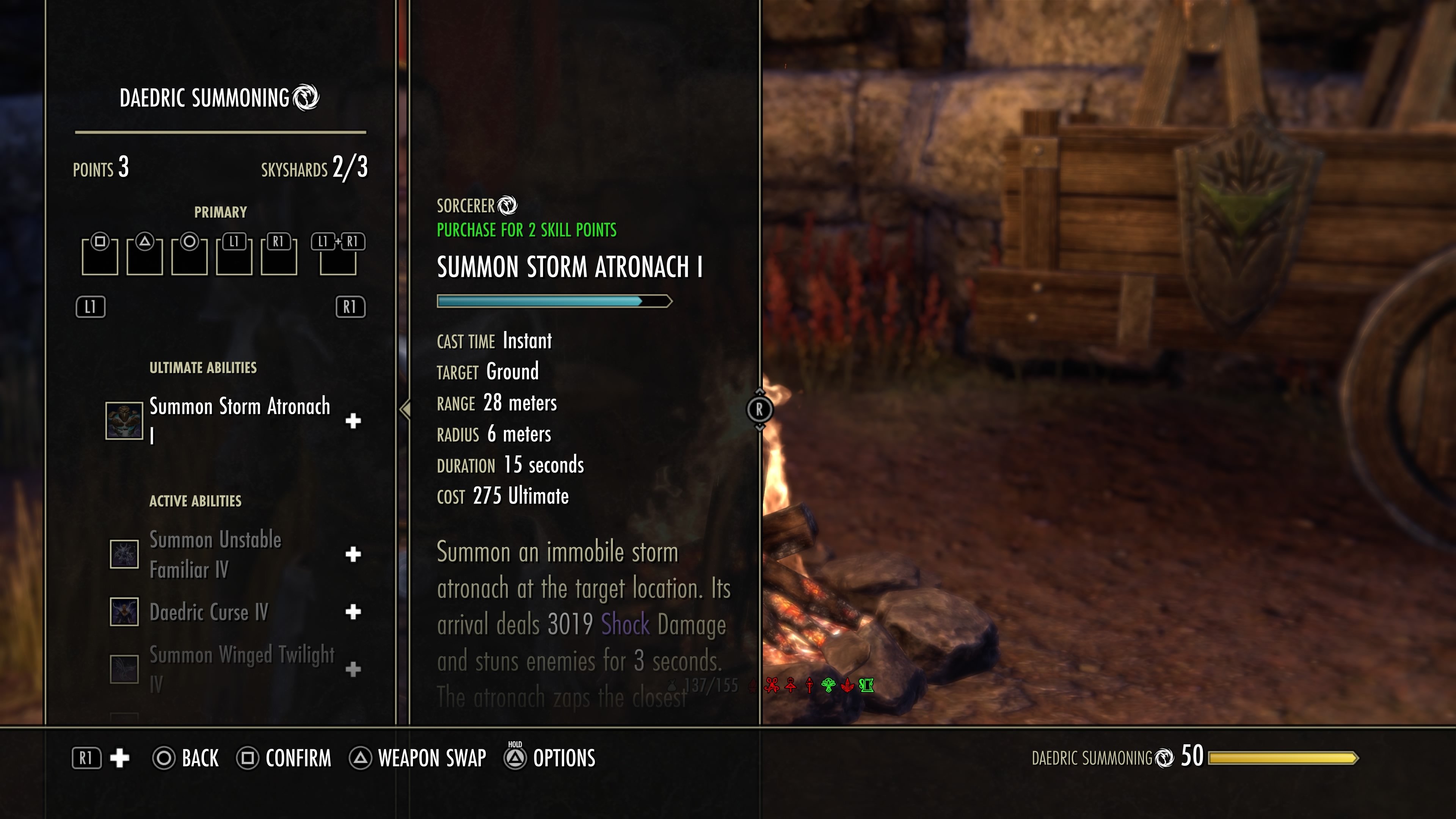Viewport: 1456px width, 819px height.
Task: Select the Daedric Curse IV ability
Action: pos(209,612)
